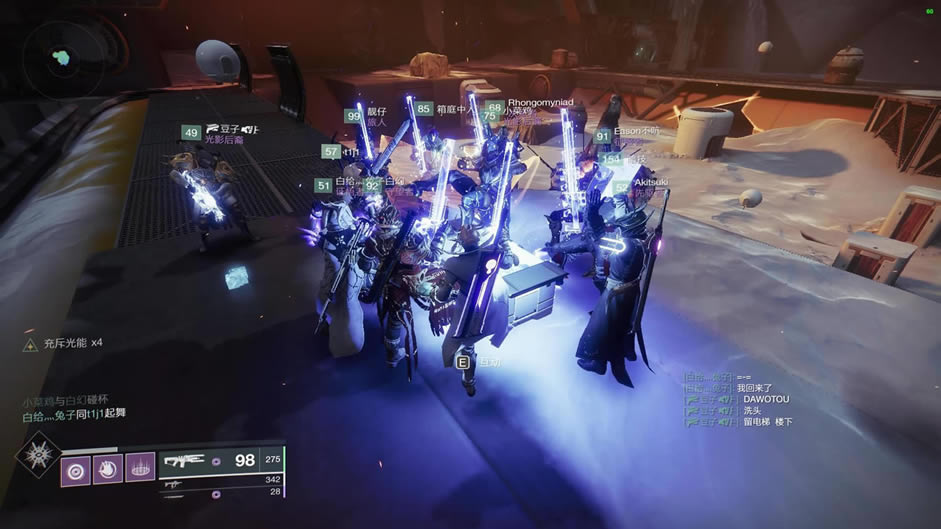Activate the Super ability diamond icon

click(x=38, y=457)
